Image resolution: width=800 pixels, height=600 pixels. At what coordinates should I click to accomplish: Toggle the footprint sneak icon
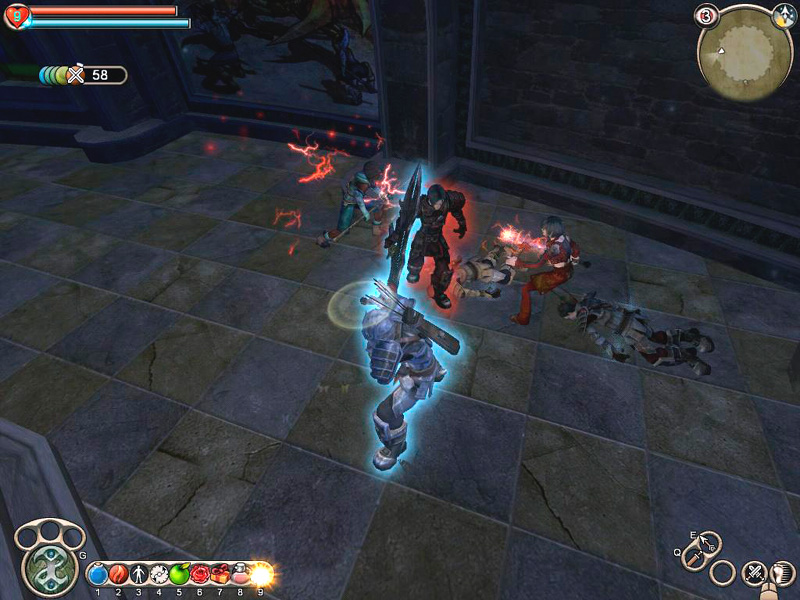[x=782, y=573]
